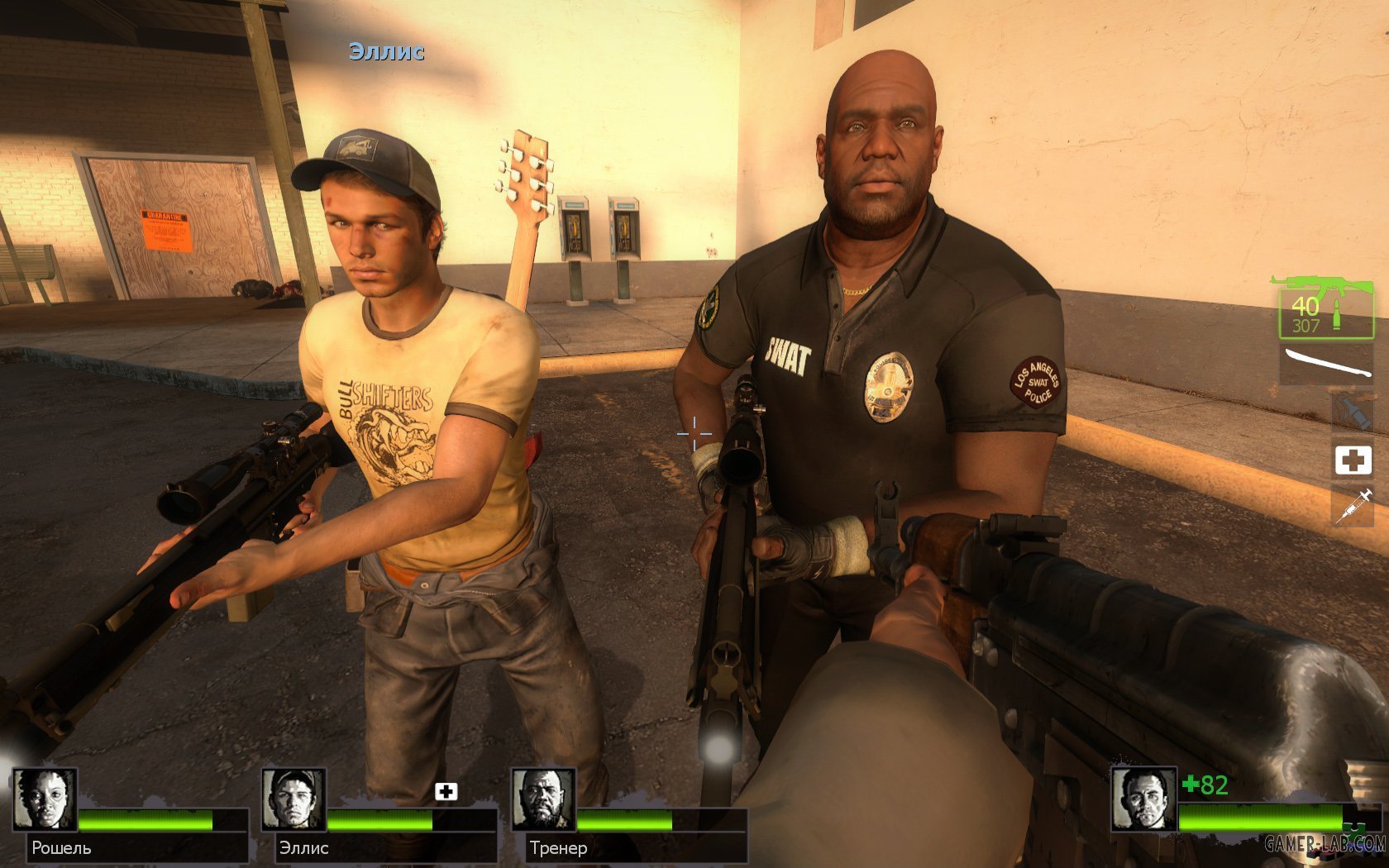Viewport: 1389px width, 868px height.
Task: Click your own survivor portrait
Action: pyautogui.click(x=1143, y=799)
